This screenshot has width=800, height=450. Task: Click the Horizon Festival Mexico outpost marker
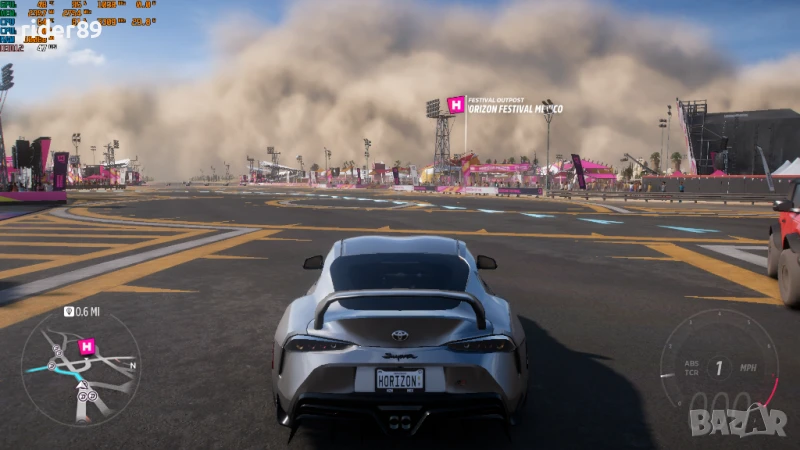[x=456, y=105]
